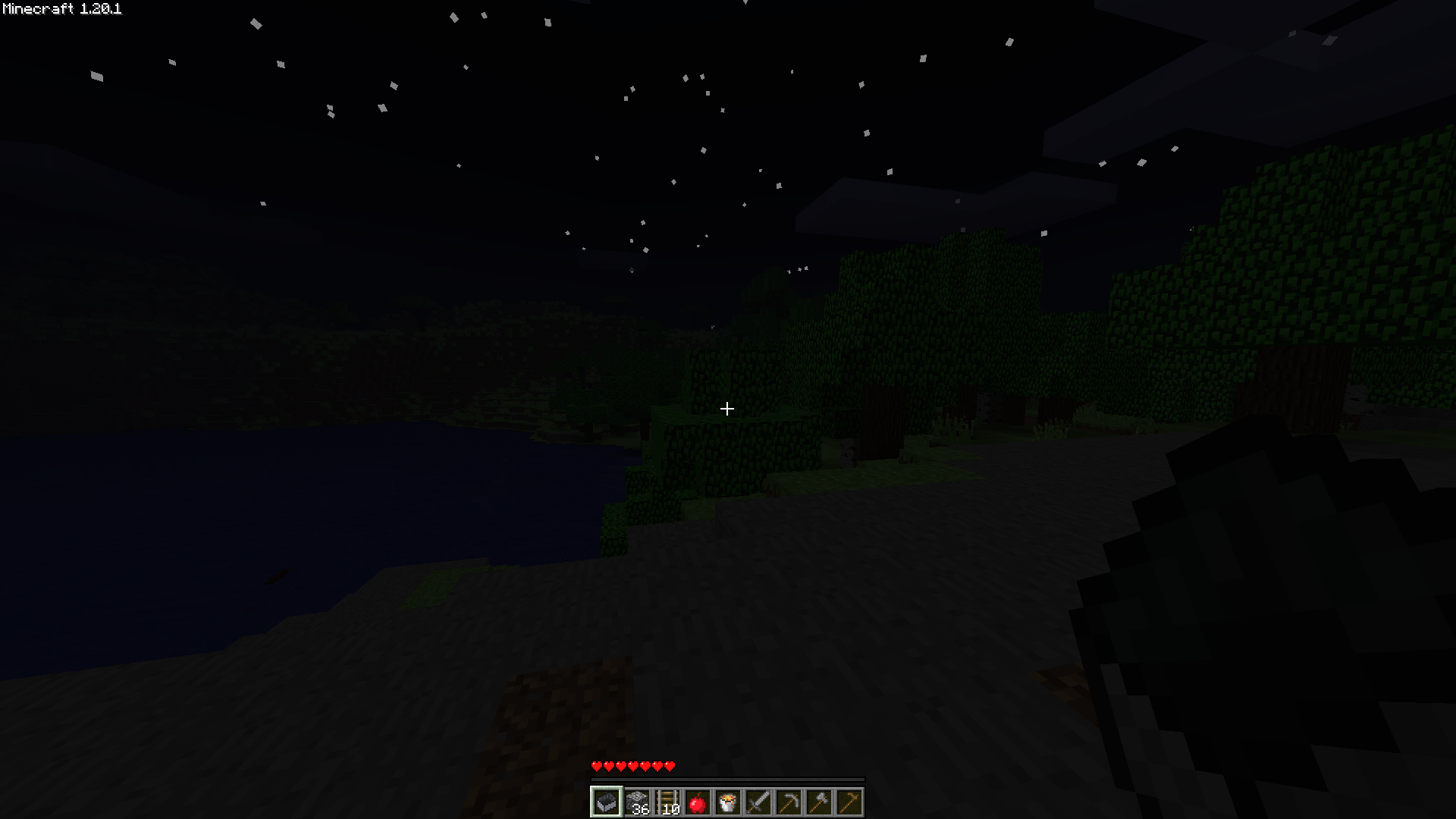The width and height of the screenshot is (1456, 819).
Task: Select the wooden hoe in the last slot
Action: click(x=849, y=802)
